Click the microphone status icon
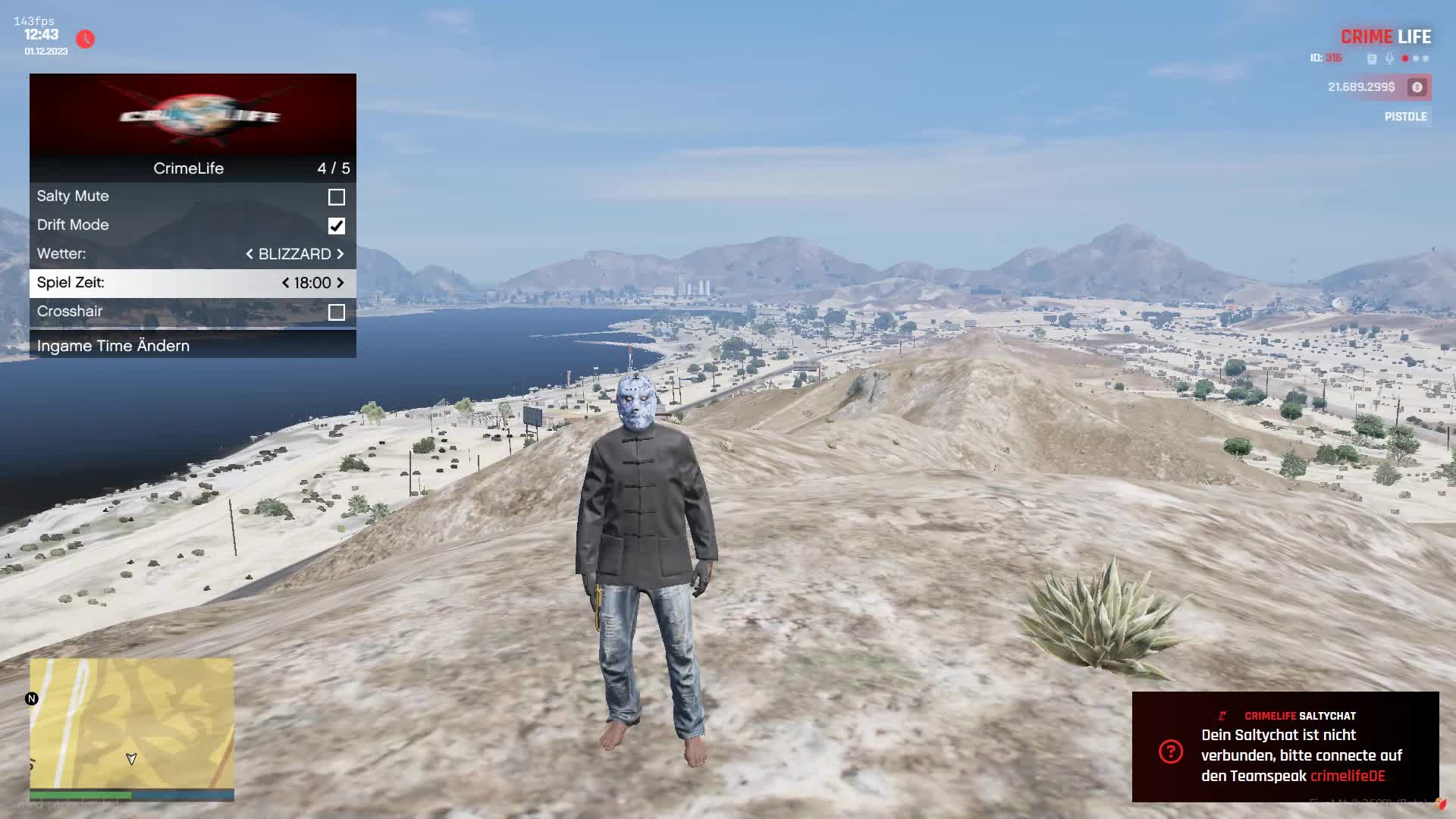The height and width of the screenshot is (819, 1456). coord(1389,58)
